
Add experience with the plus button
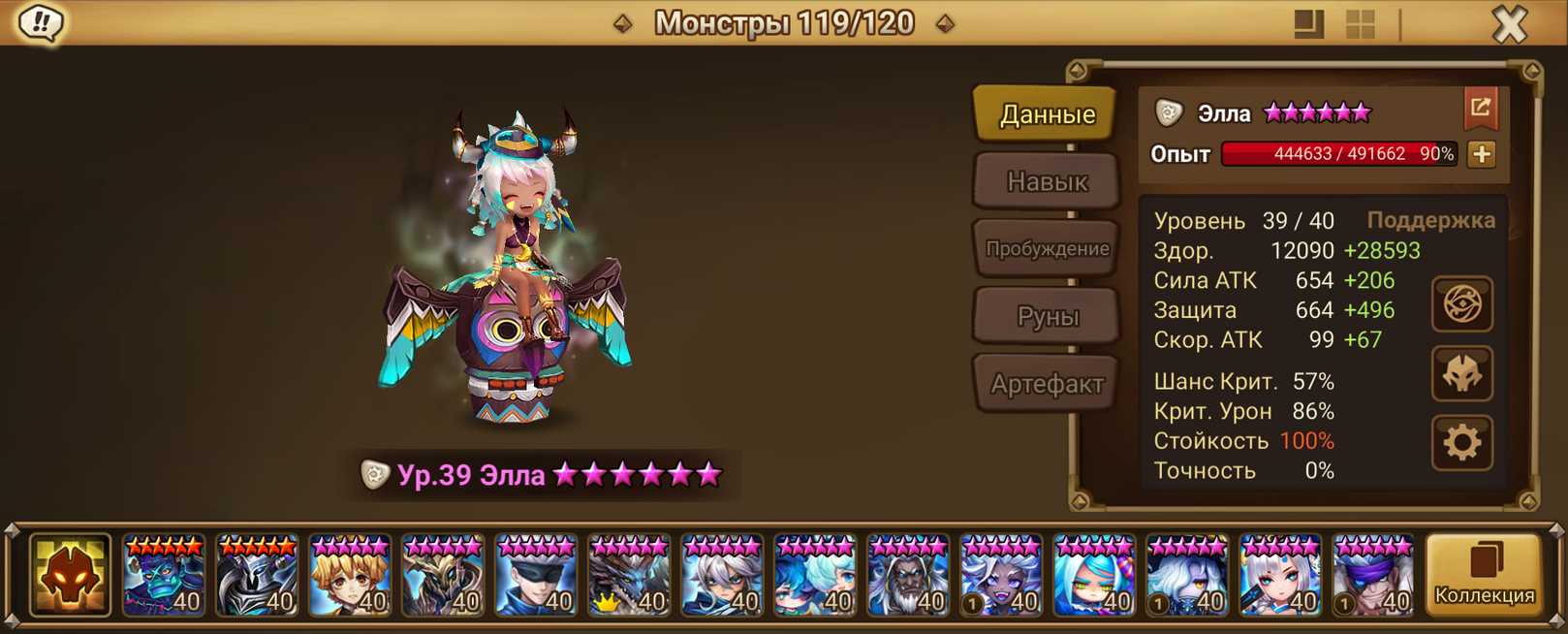[1482, 154]
